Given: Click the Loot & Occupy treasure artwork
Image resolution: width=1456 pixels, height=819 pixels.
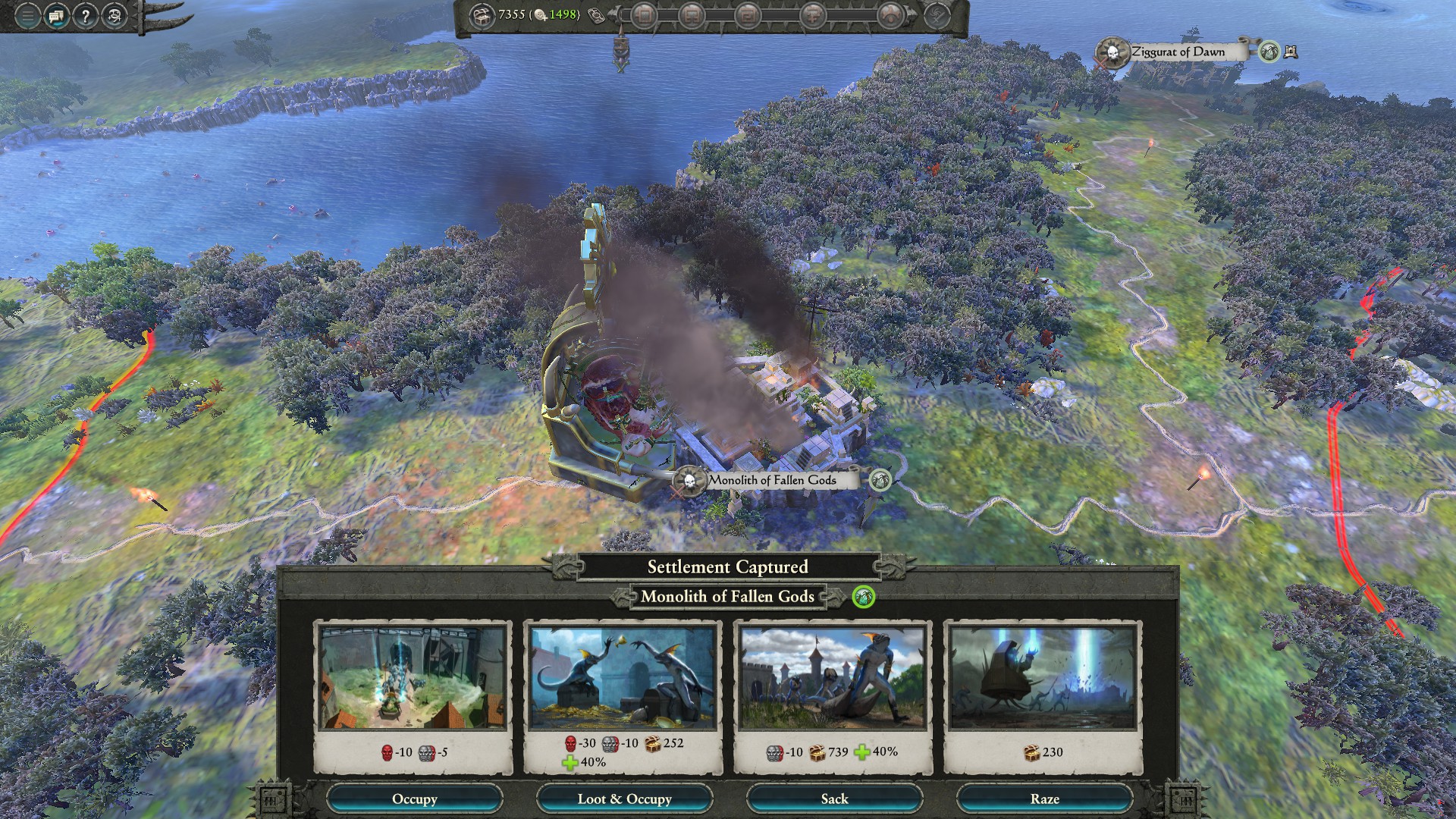Looking at the screenshot, I should 623,677.
